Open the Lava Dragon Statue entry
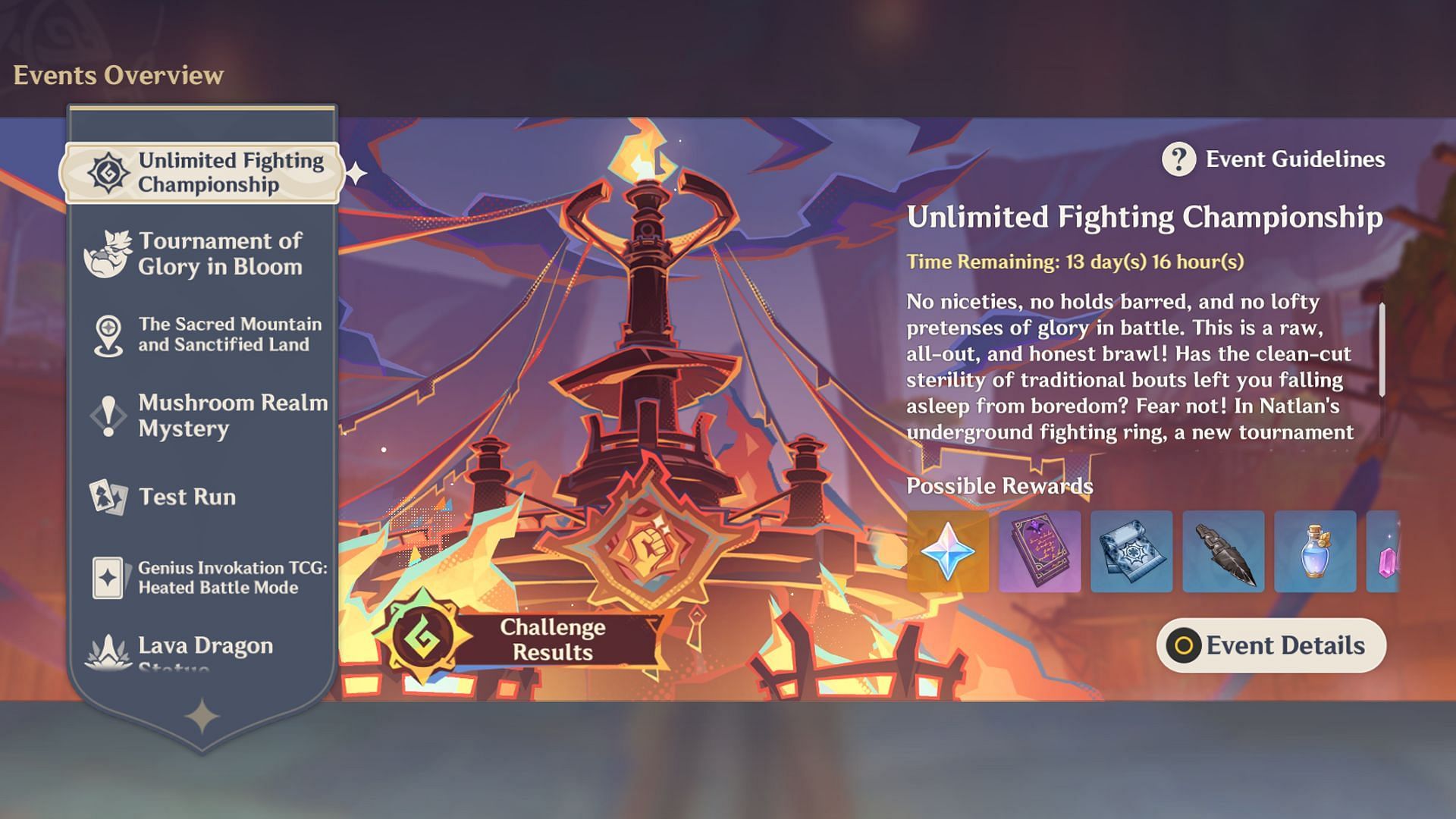Screen dimensions: 1456x819 [x=201, y=651]
